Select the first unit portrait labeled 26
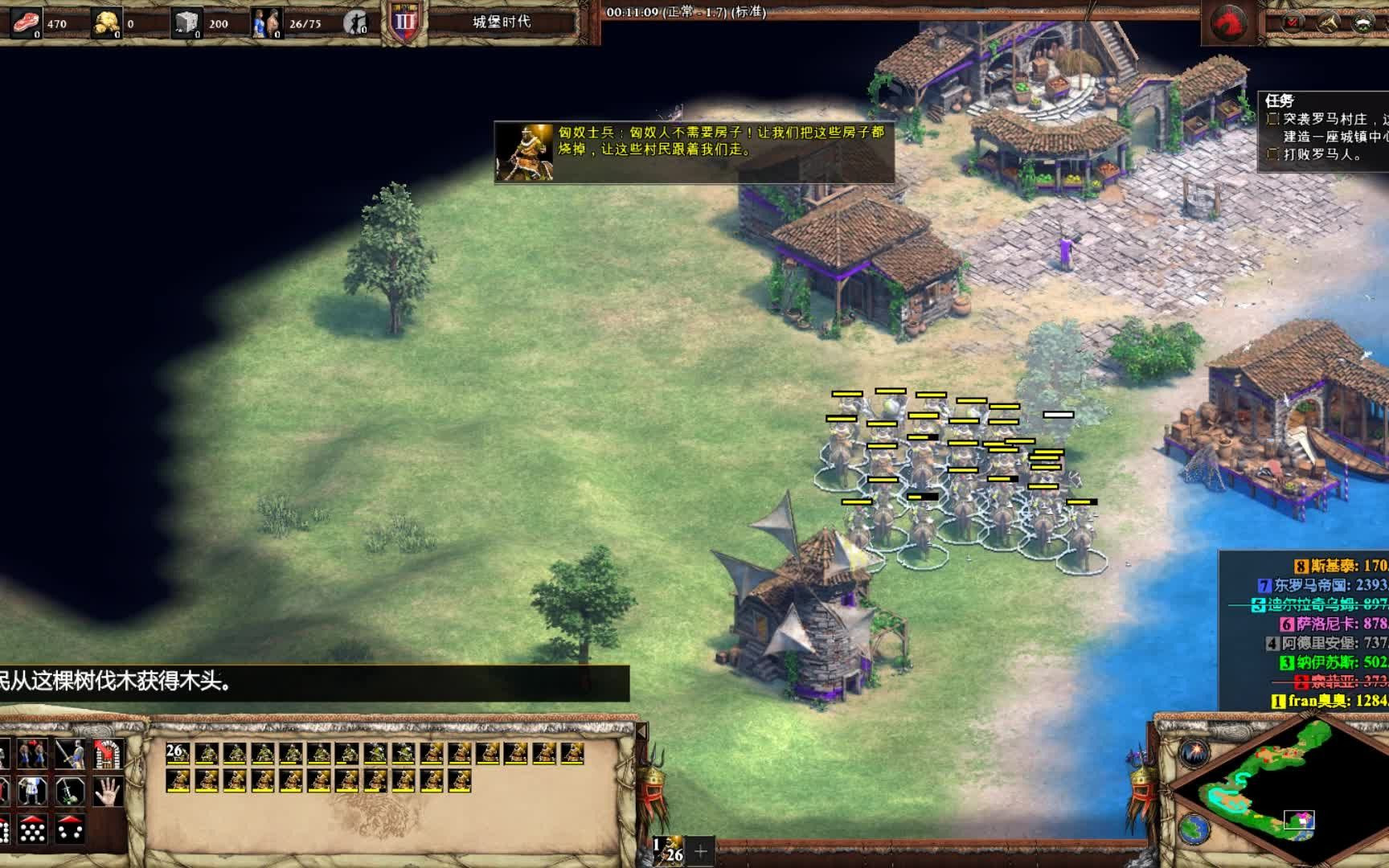 [x=178, y=754]
